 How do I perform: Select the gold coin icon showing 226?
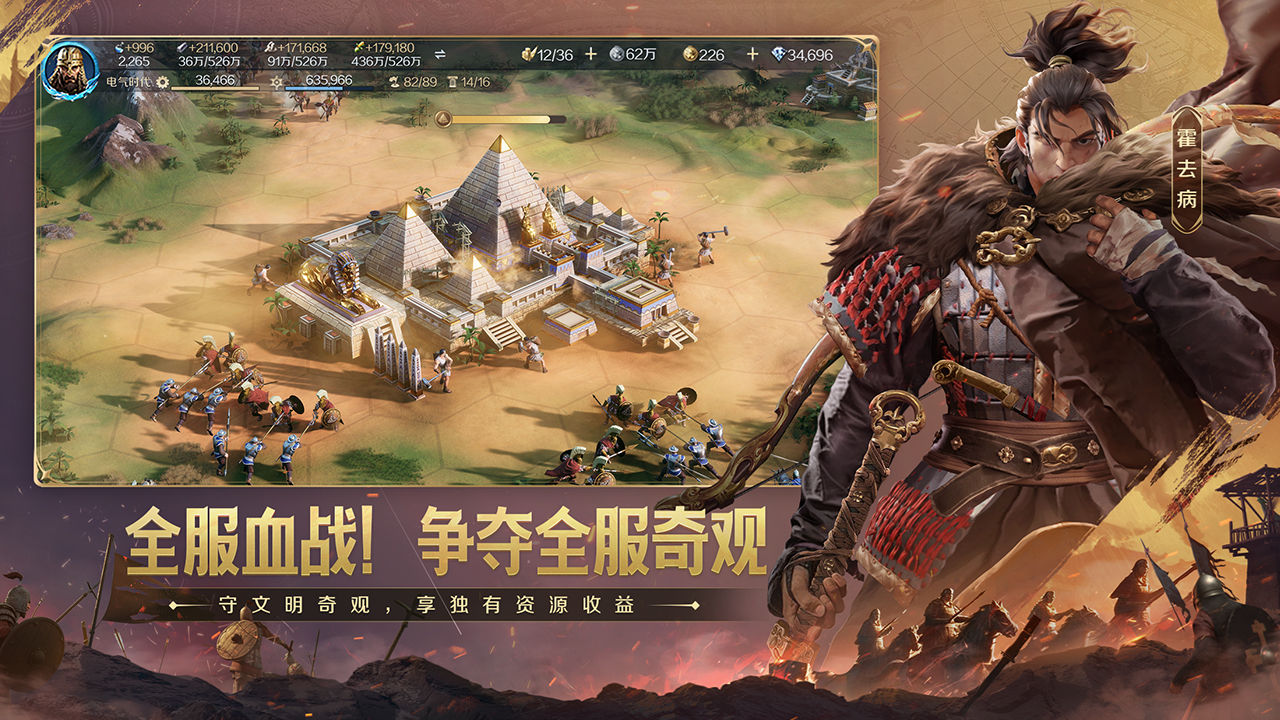click(x=690, y=53)
